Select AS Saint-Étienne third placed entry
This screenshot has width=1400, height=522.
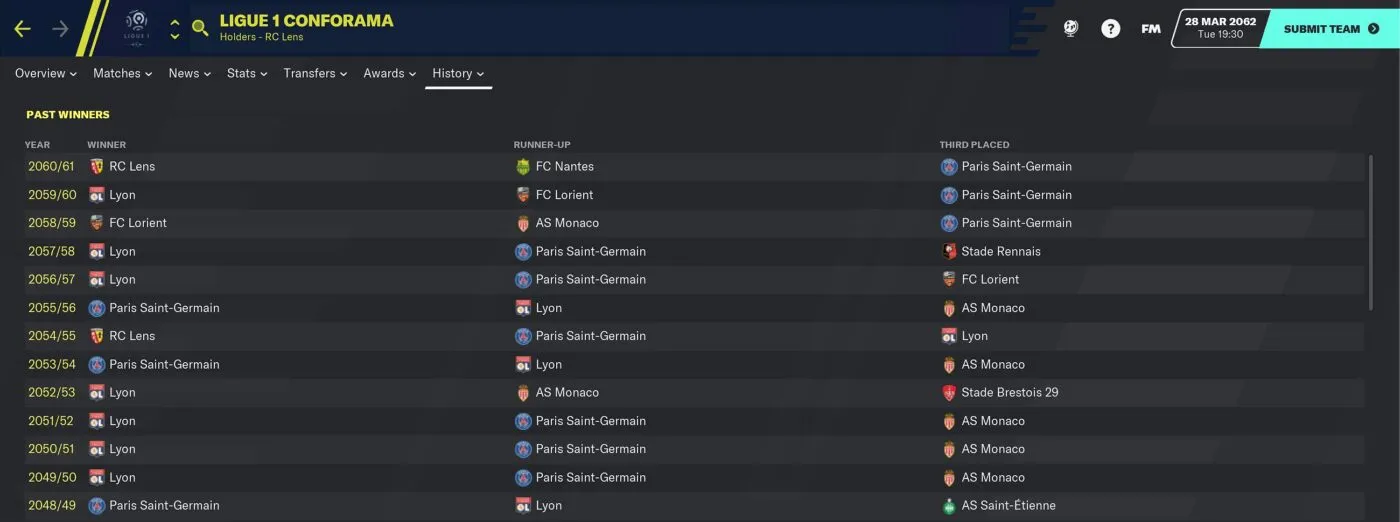[x=1008, y=505]
